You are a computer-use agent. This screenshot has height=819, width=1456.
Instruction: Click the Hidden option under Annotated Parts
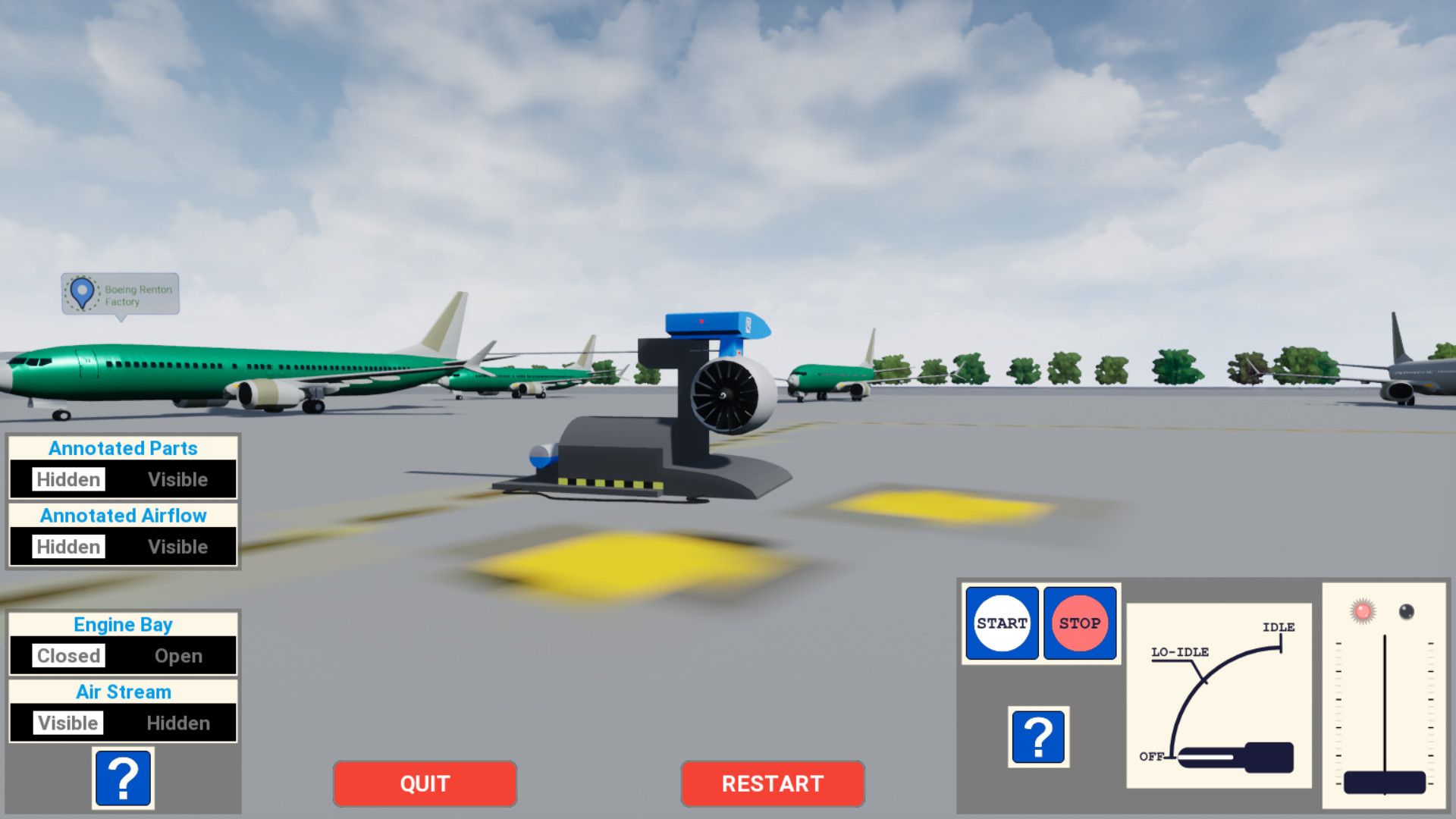click(x=67, y=479)
